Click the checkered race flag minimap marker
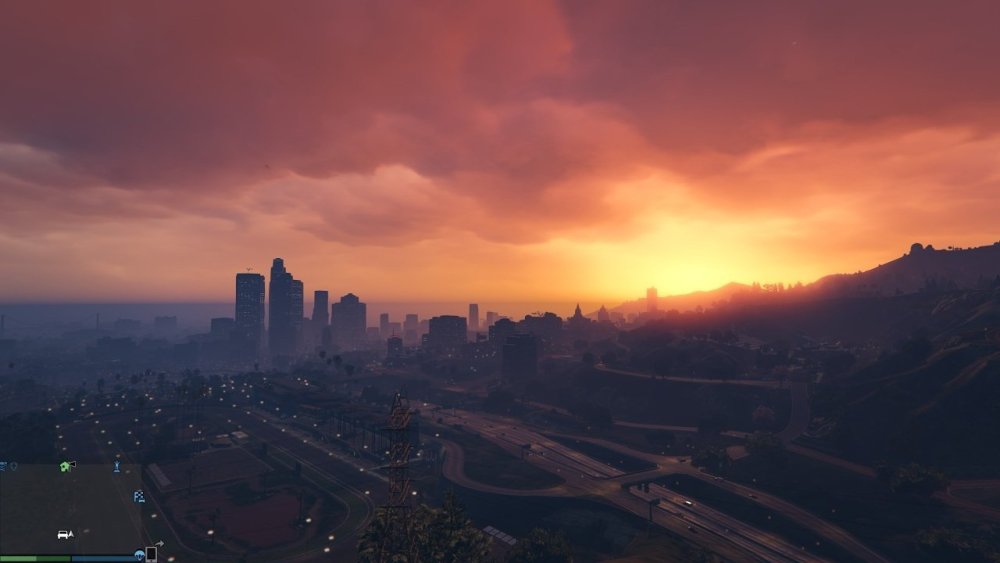This screenshot has height=563, width=1000. [x=139, y=496]
